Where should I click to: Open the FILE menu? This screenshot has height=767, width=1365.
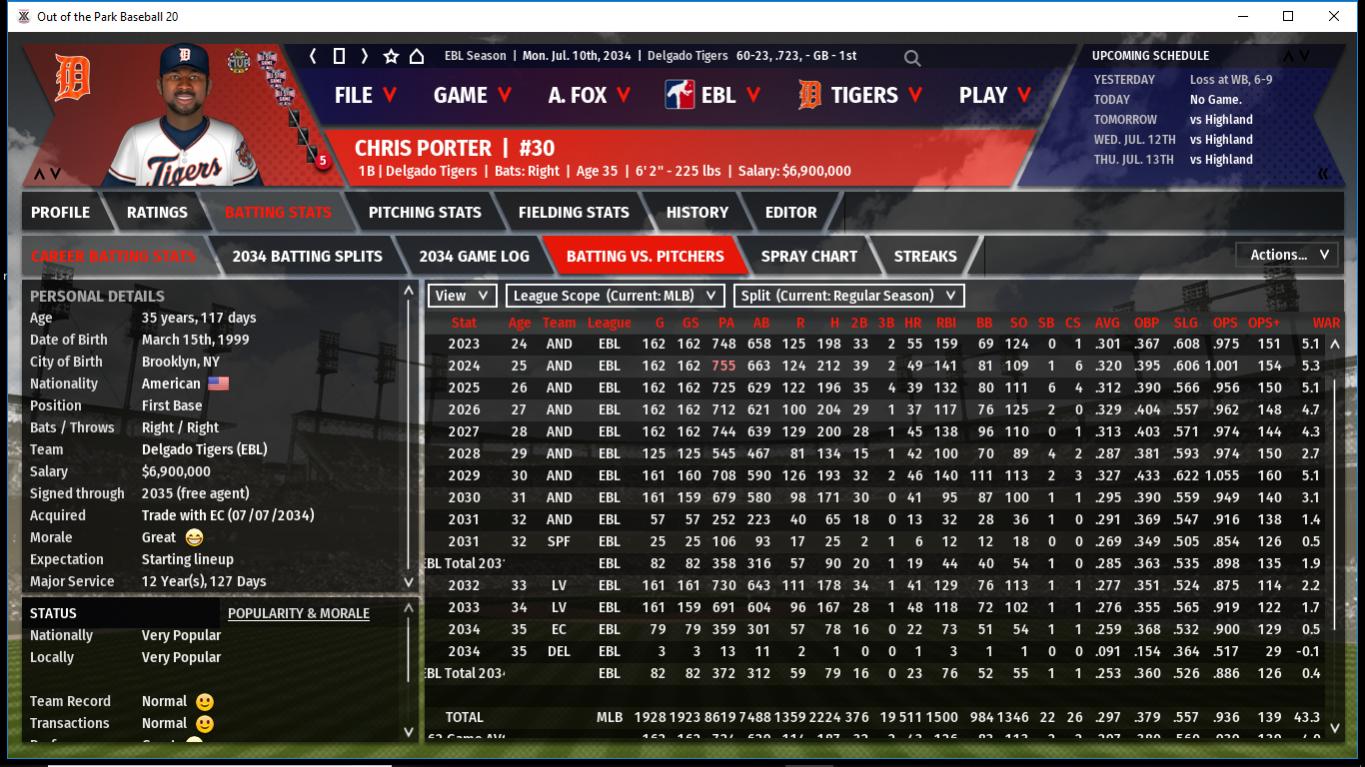pyautogui.click(x=365, y=95)
